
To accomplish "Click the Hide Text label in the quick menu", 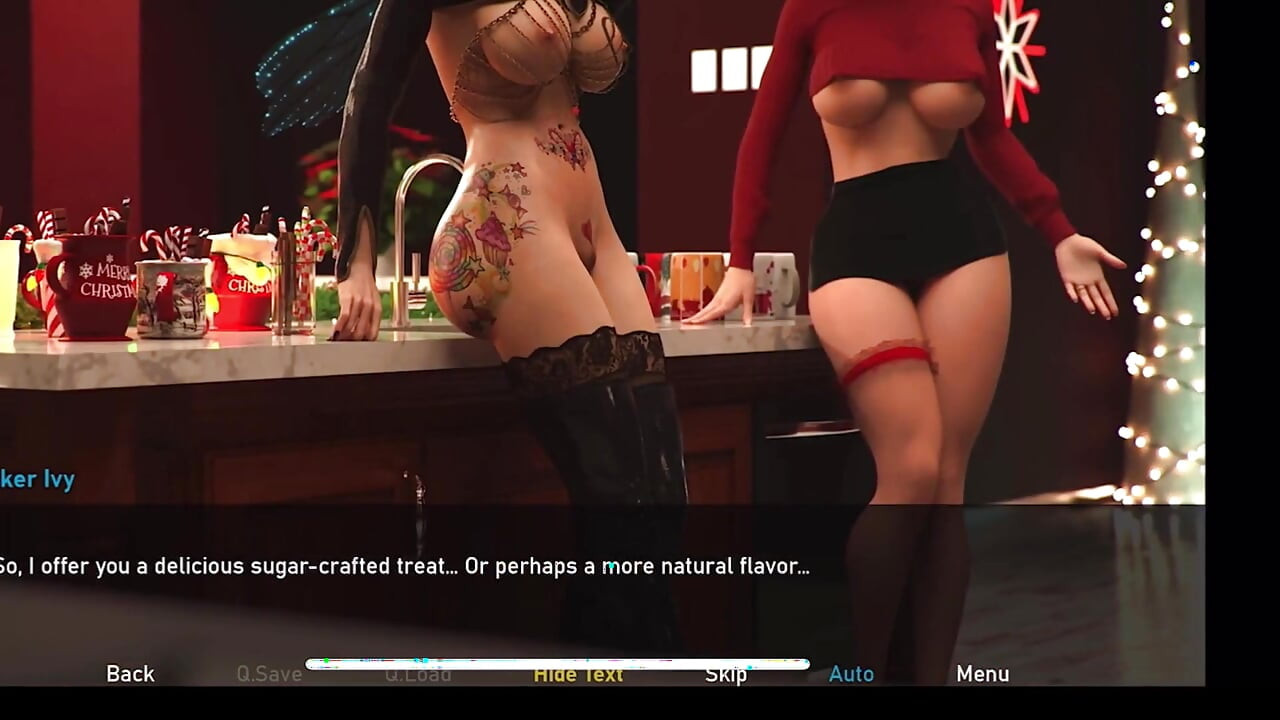I will [578, 674].
